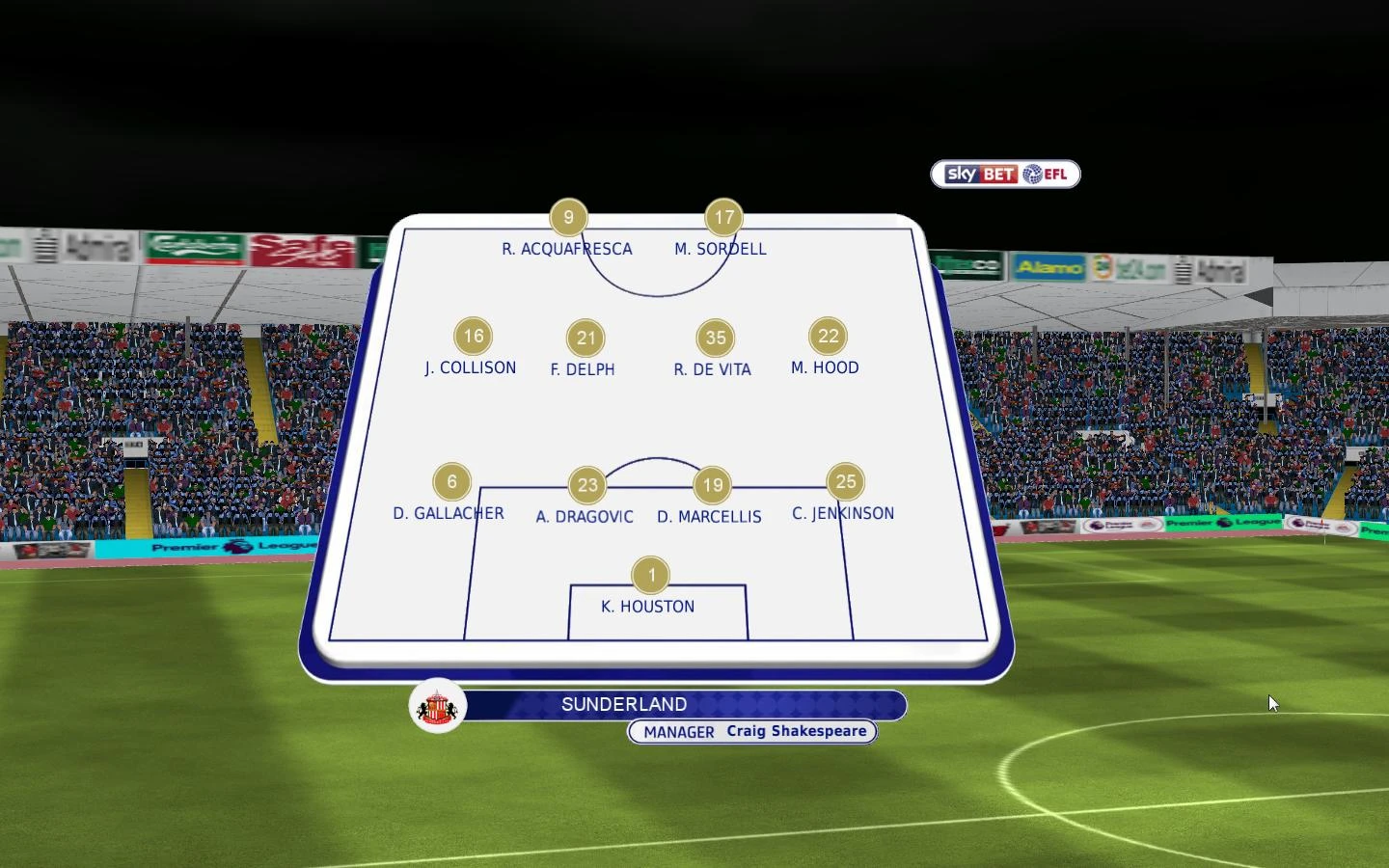This screenshot has height=868, width=1389.
Task: Click the number 22 badge for M. Hood
Action: [x=829, y=337]
